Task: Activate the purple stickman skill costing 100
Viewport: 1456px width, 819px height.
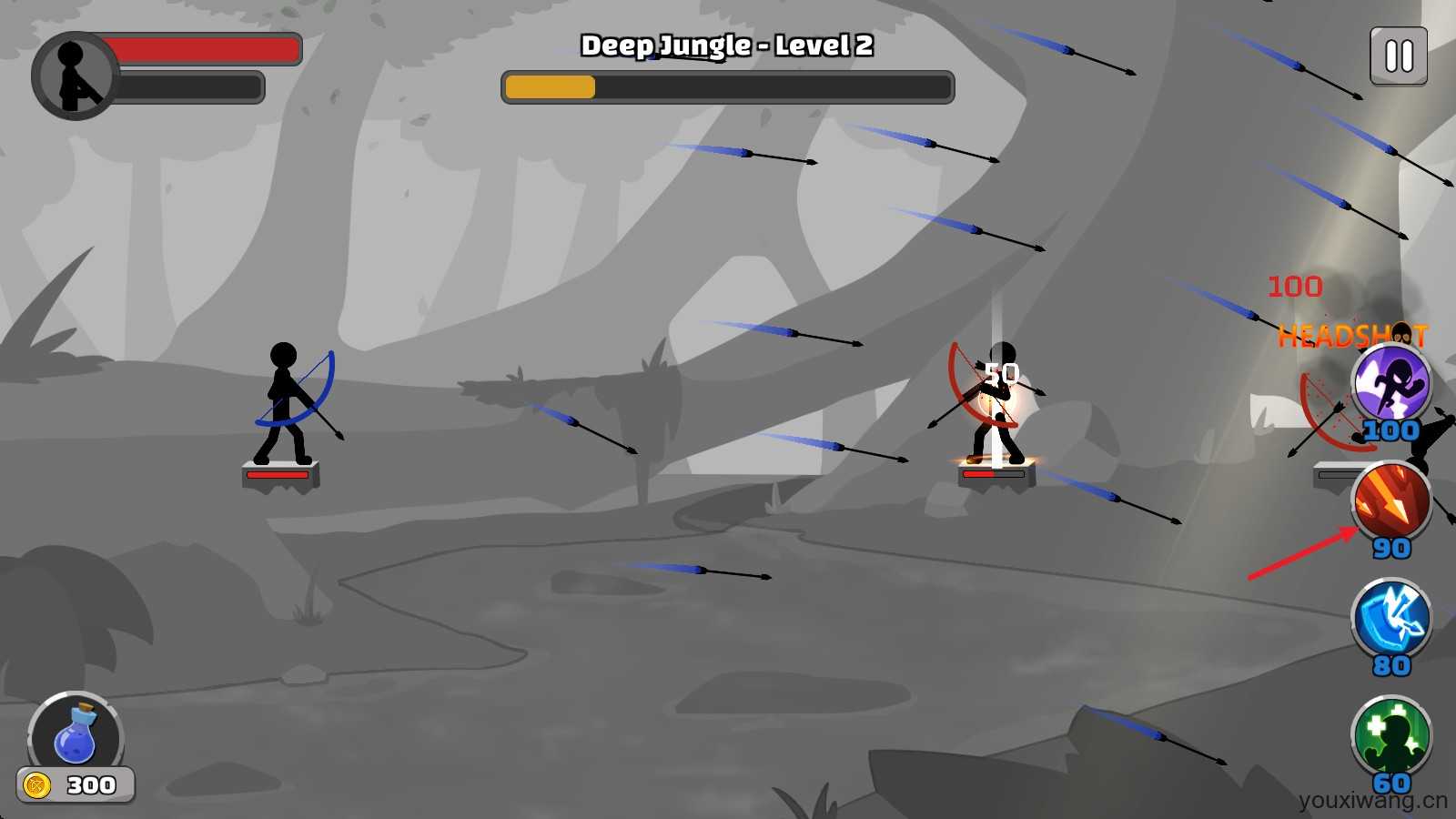Action: click(1390, 385)
